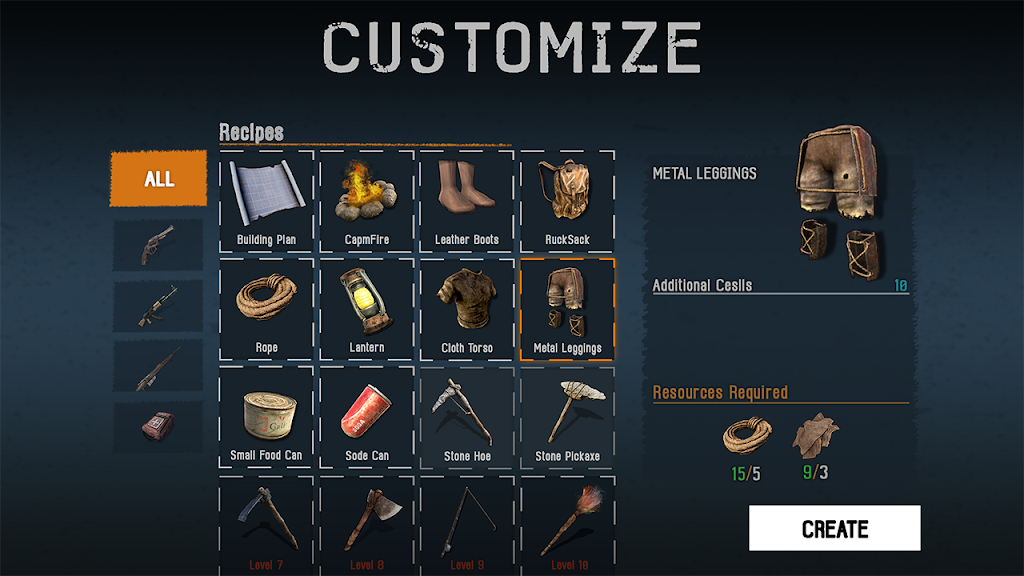Choose the Rope recipe slot
This screenshot has width=1024, height=576.
tap(266, 310)
